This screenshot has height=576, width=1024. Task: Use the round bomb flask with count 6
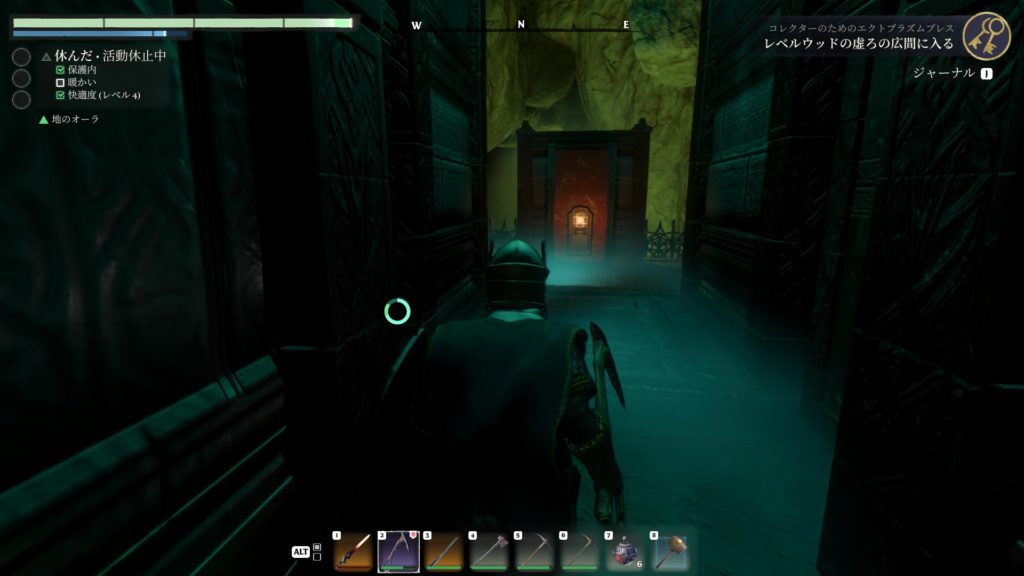click(623, 551)
